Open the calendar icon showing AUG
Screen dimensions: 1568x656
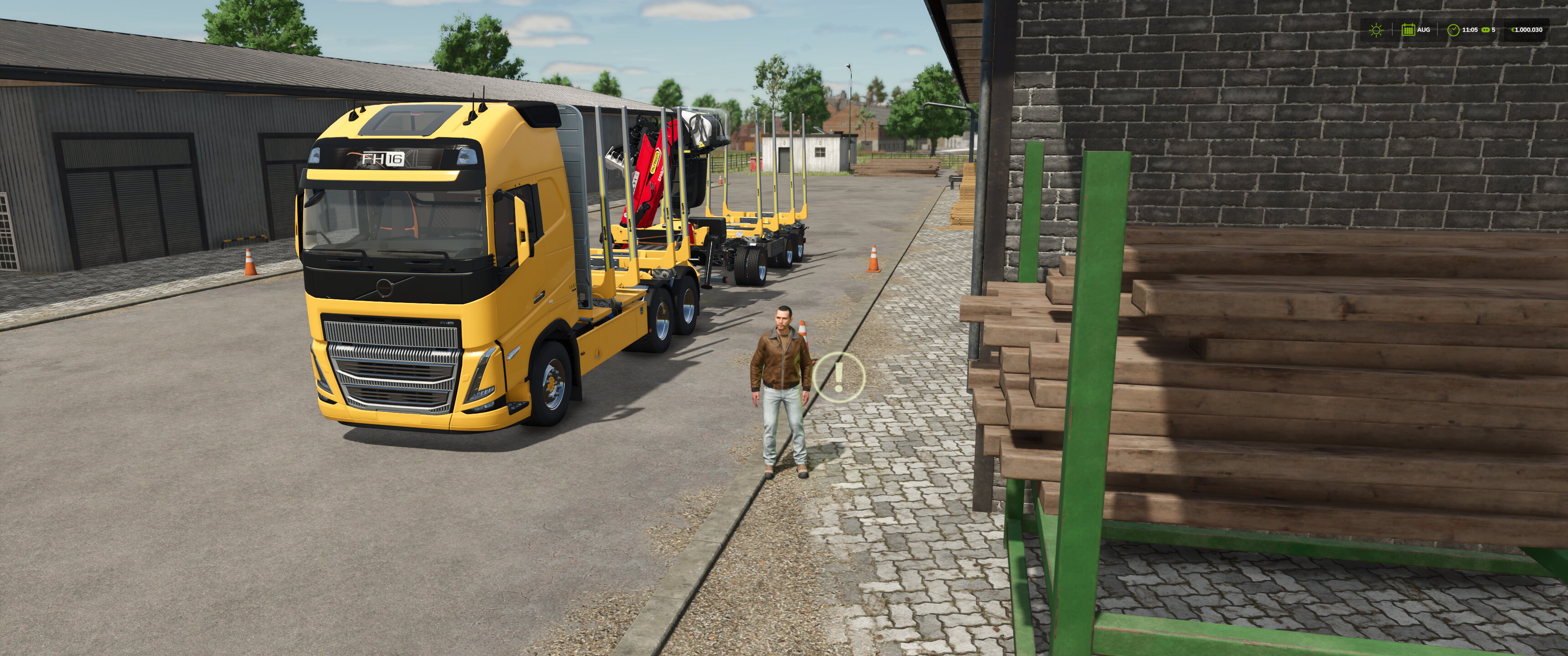point(1408,30)
